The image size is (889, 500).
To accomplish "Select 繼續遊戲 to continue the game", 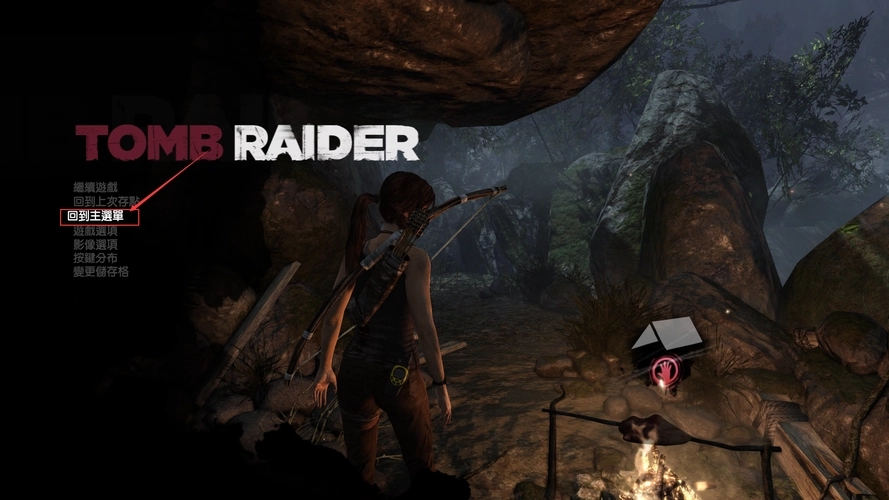I will point(95,187).
